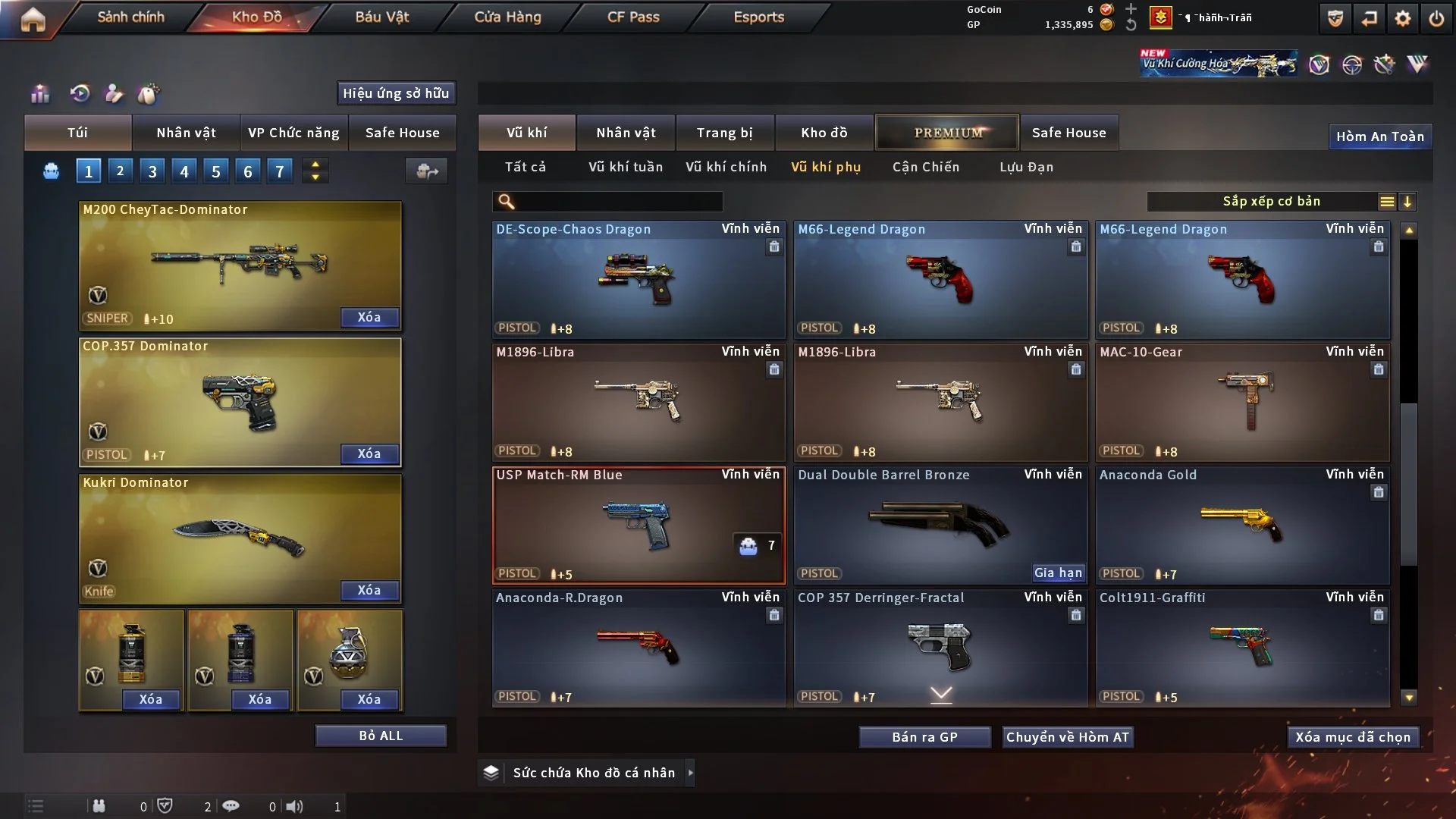Viewport: 1456px width, 819px height.
Task: Show Tất cả weapons filter
Action: pos(526,167)
